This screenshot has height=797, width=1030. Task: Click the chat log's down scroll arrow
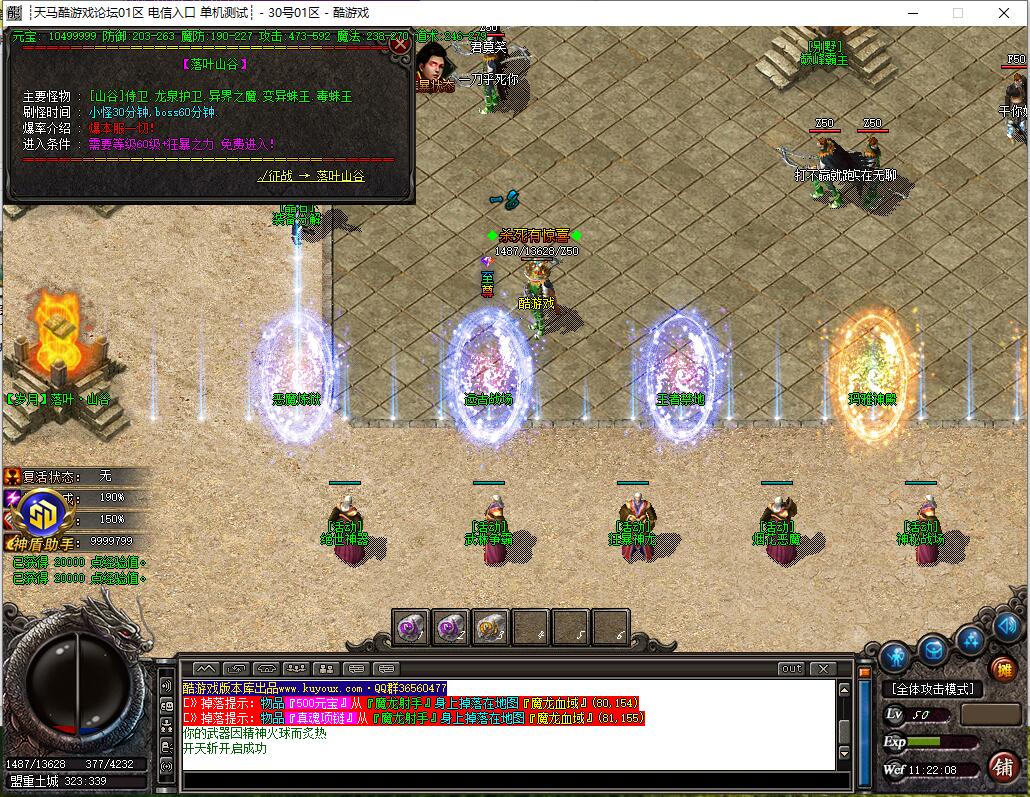click(844, 753)
